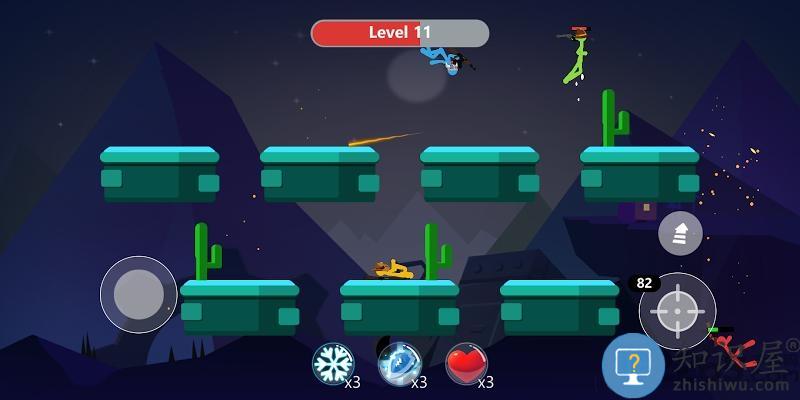800x400 pixels.
Task: Tap the jump arrow button
Action: coord(680,233)
